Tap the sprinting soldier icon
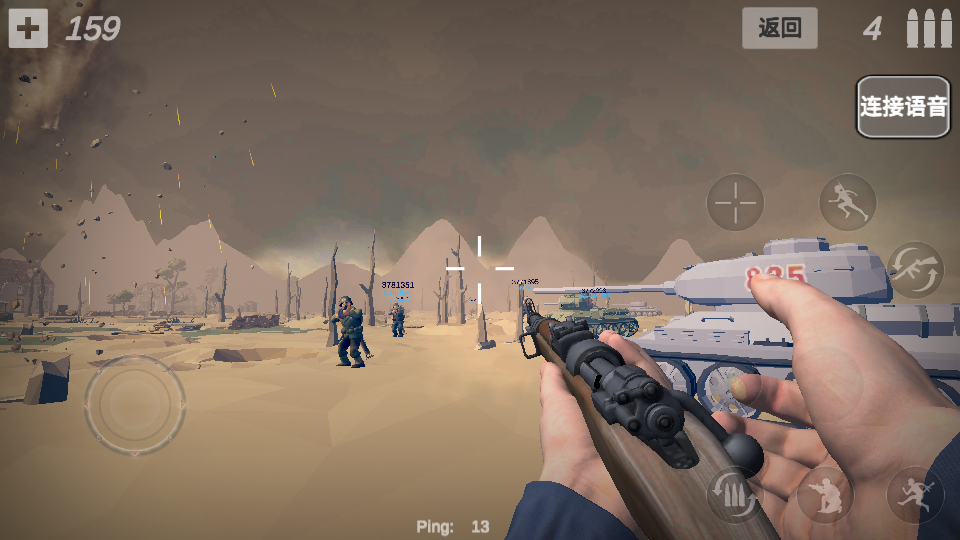960x540 pixels. click(847, 202)
